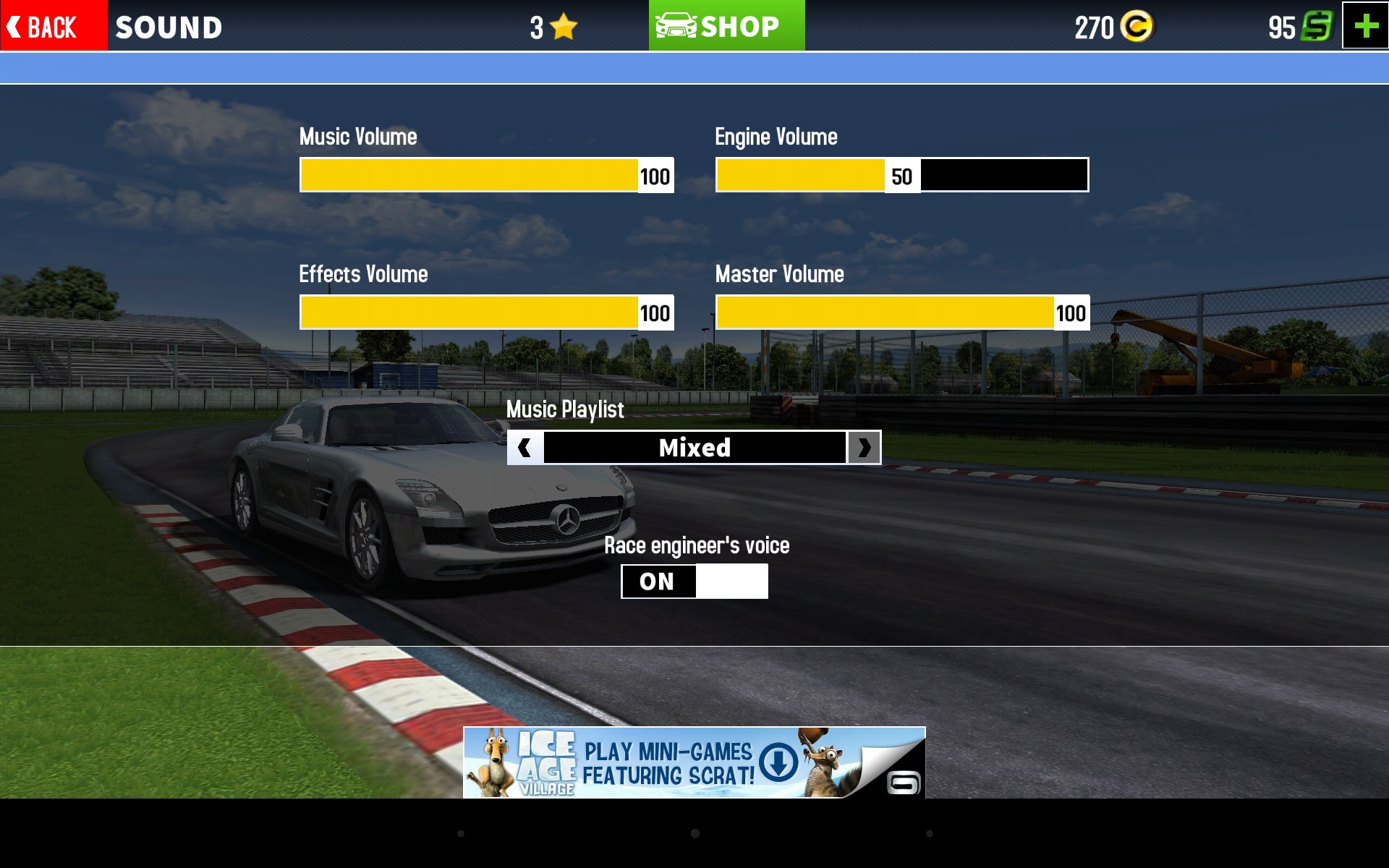Open the green SHOP button
Image resolution: width=1389 pixels, height=868 pixels.
click(726, 26)
